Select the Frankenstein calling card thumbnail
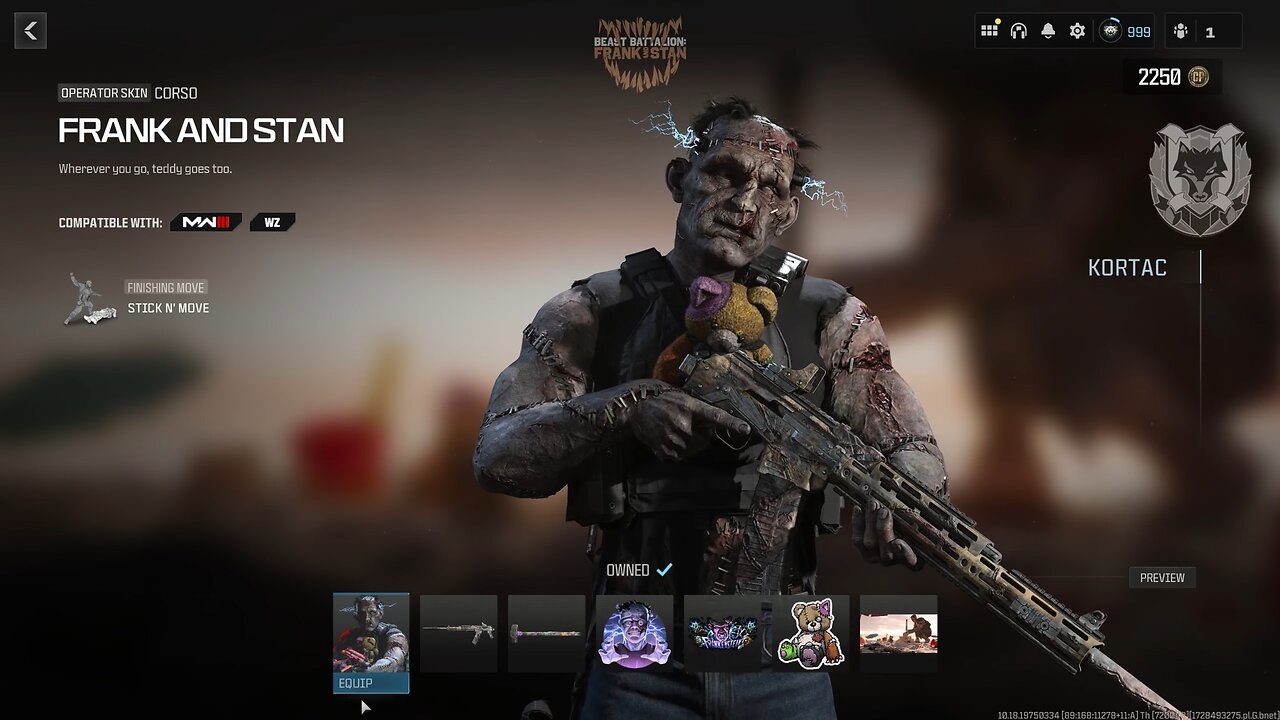Viewport: 1280px width, 720px height. coord(722,633)
